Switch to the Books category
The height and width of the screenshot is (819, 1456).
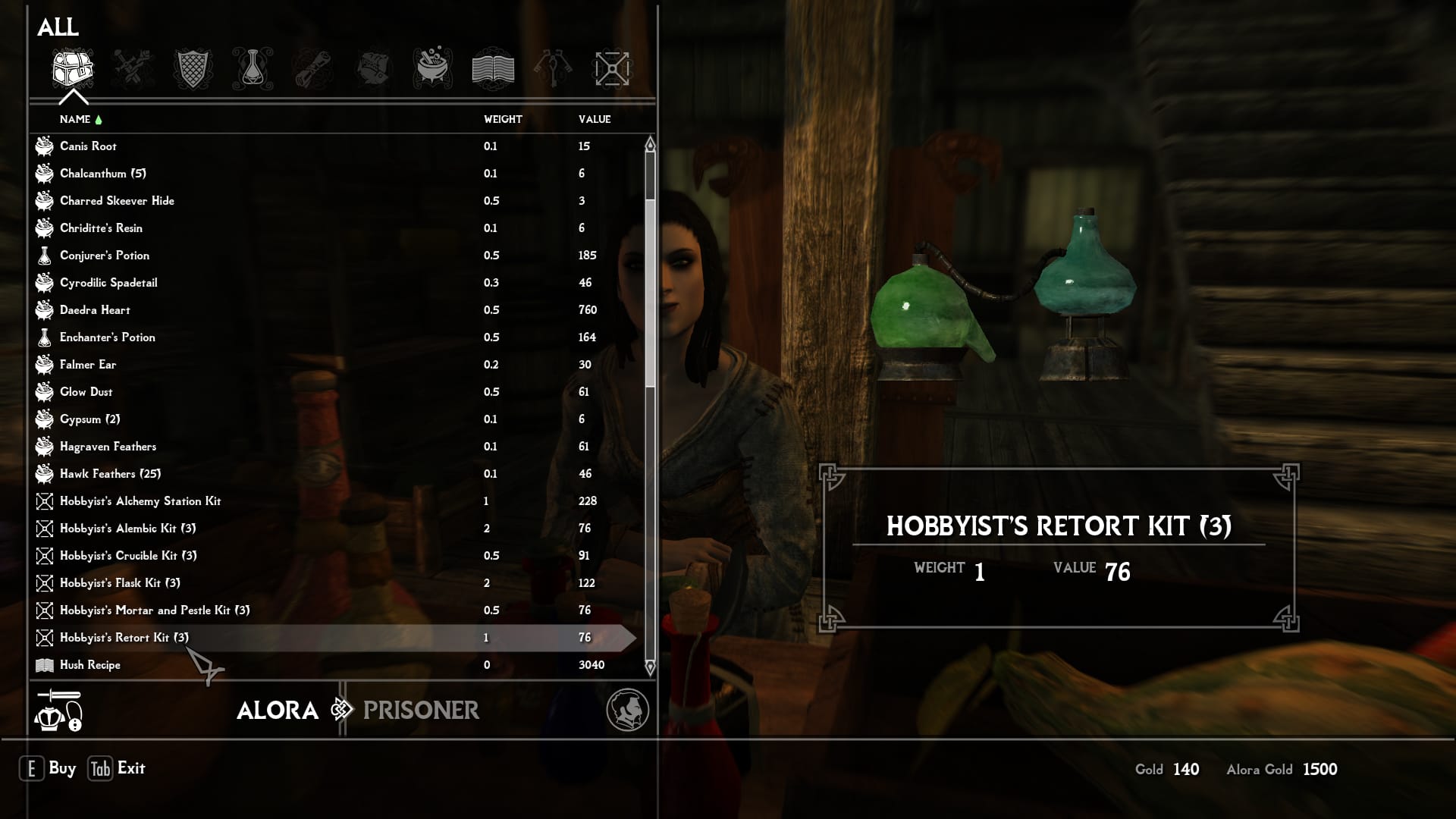click(493, 69)
